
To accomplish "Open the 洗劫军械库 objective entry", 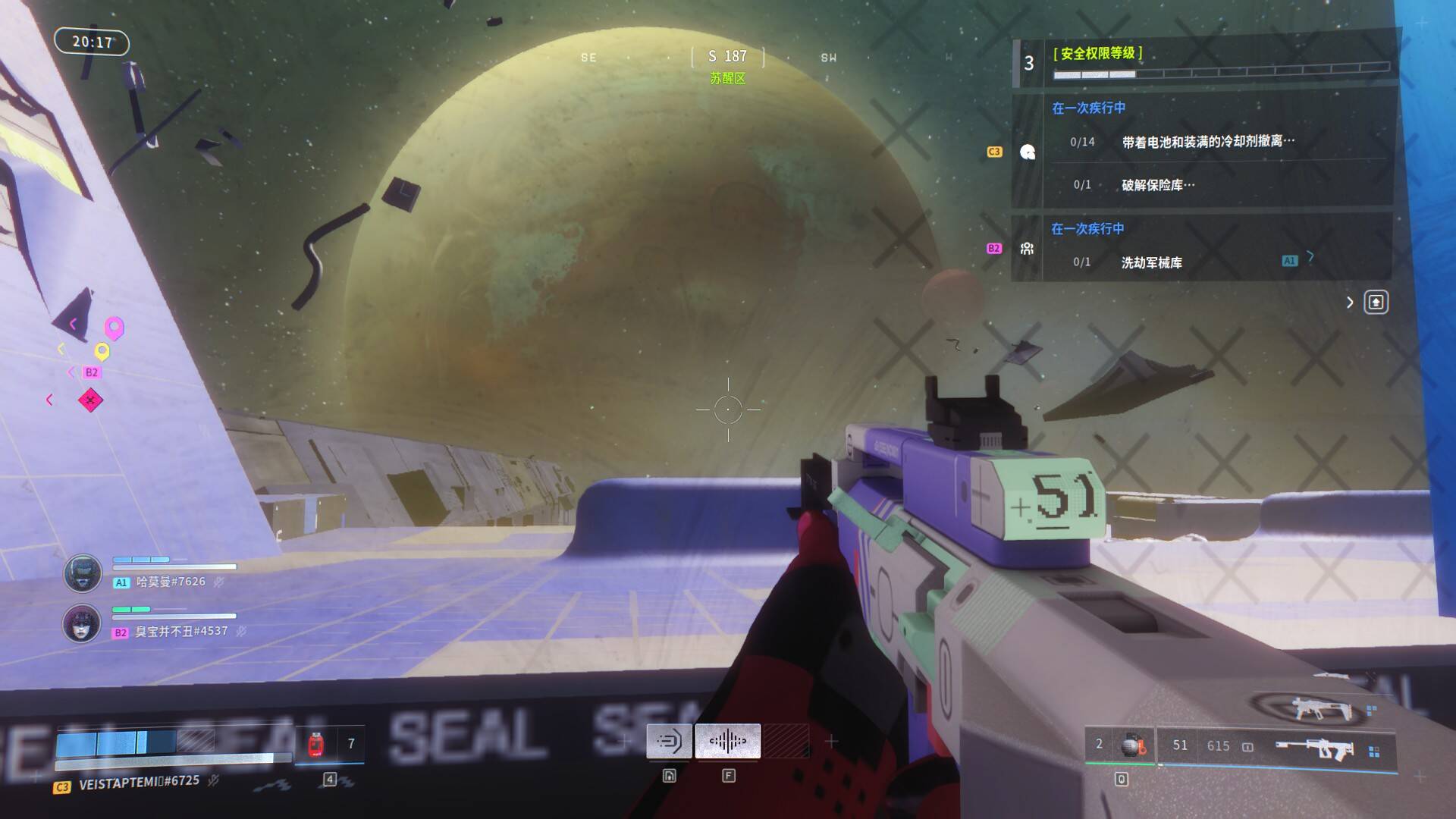I will pyautogui.click(x=1151, y=262).
